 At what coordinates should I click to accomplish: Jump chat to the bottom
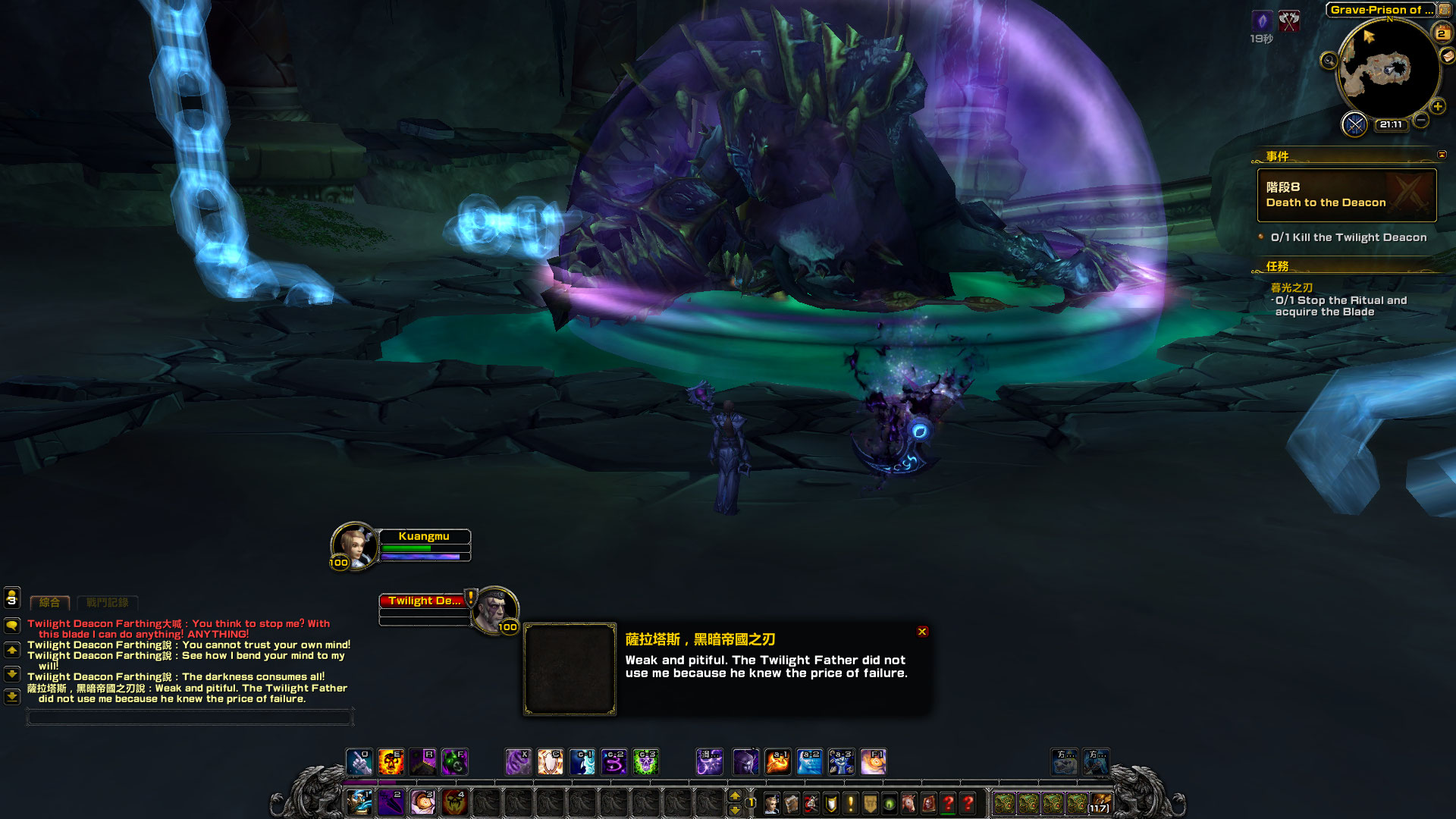12,696
